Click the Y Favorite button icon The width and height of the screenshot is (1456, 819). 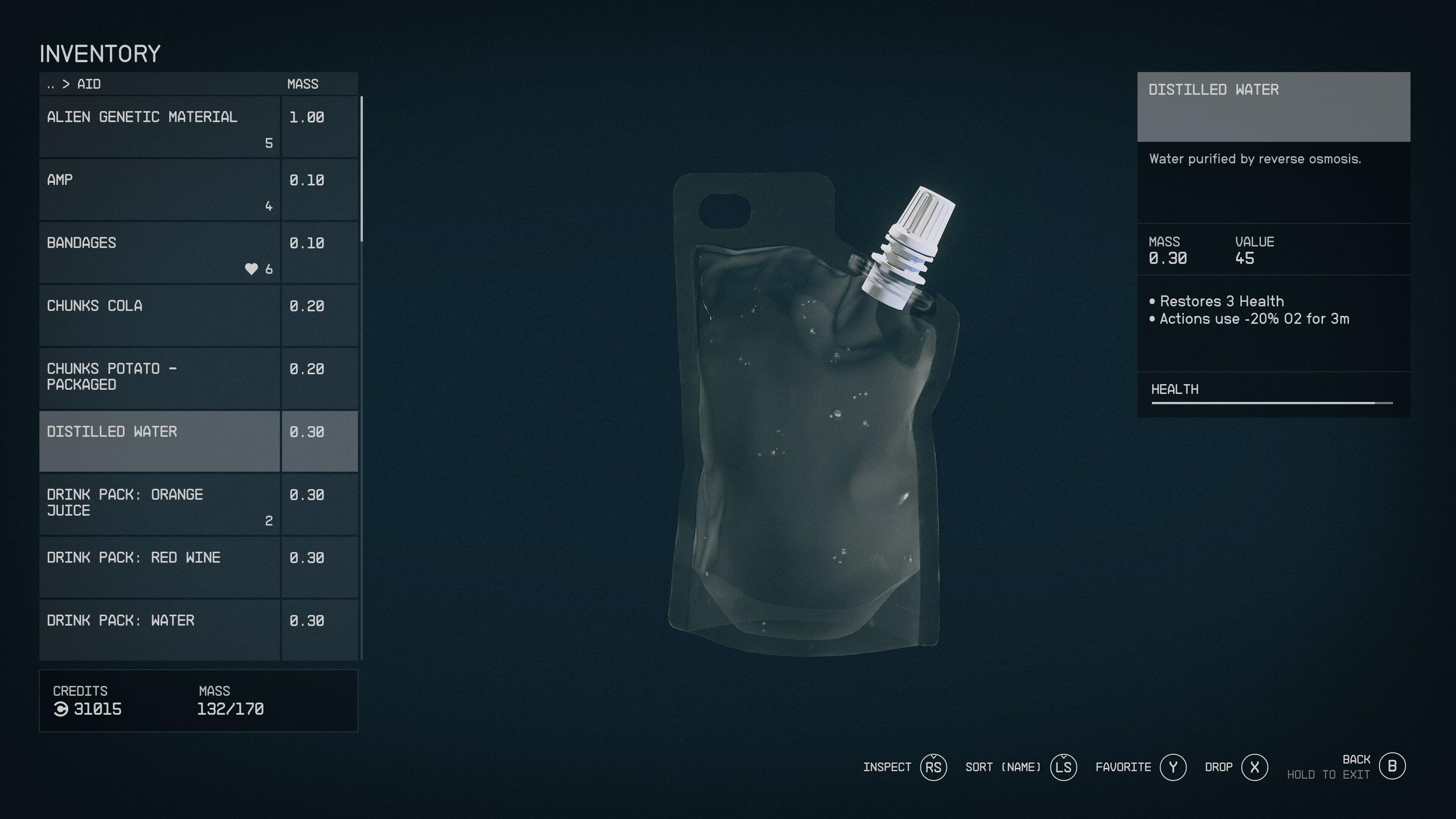tap(1174, 767)
